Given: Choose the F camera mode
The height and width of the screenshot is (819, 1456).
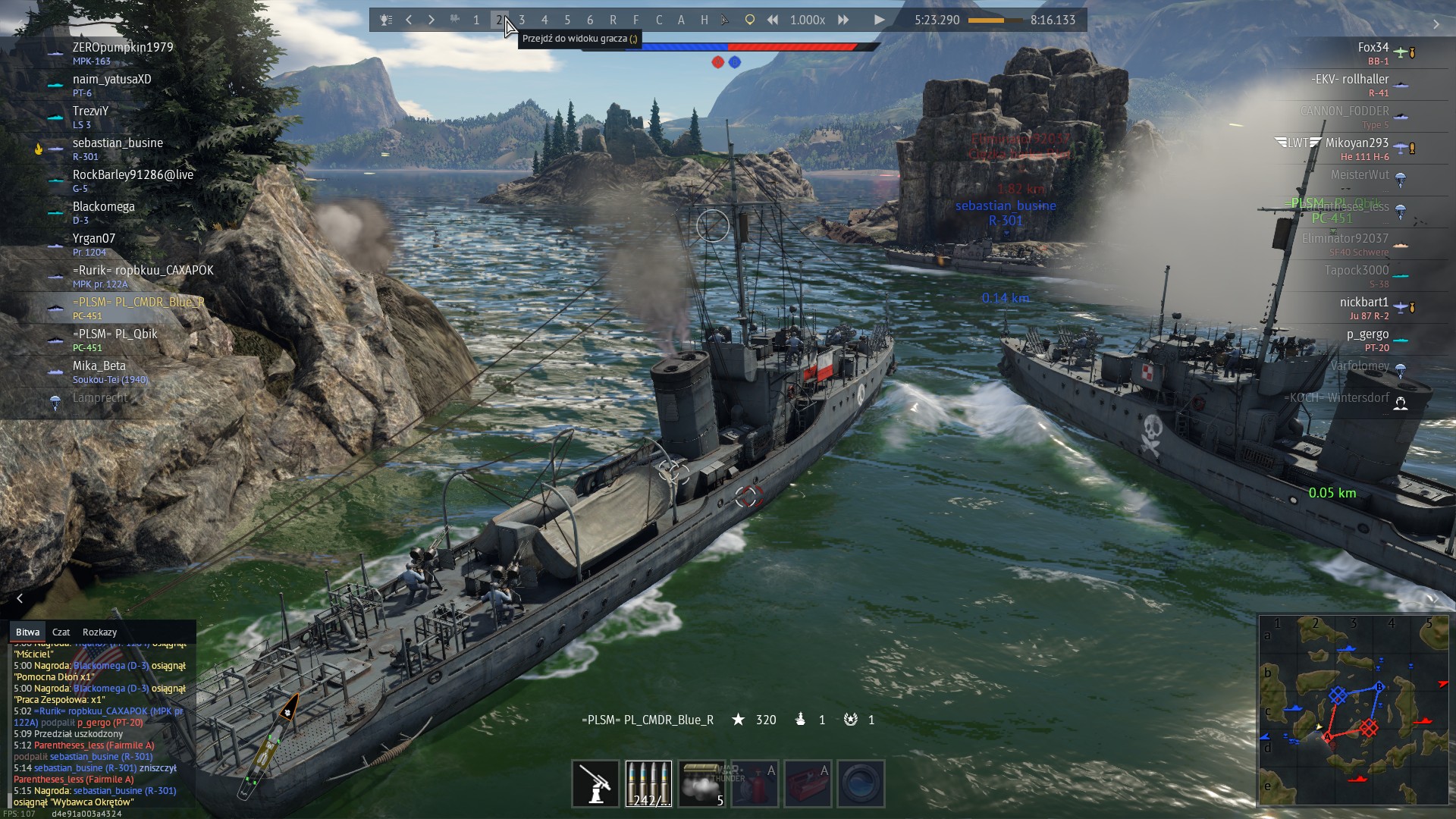Looking at the screenshot, I should pos(635,20).
